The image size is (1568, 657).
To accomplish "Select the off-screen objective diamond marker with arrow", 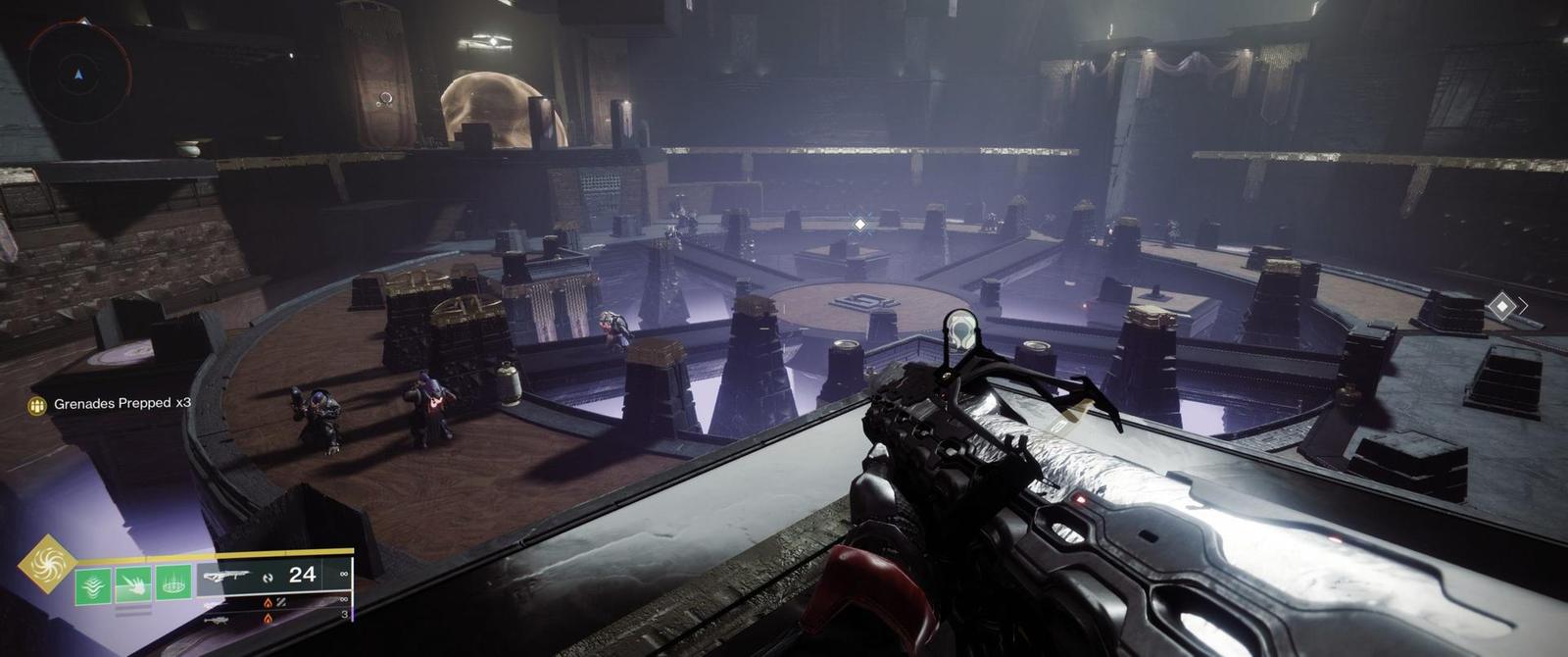I will [1500, 307].
